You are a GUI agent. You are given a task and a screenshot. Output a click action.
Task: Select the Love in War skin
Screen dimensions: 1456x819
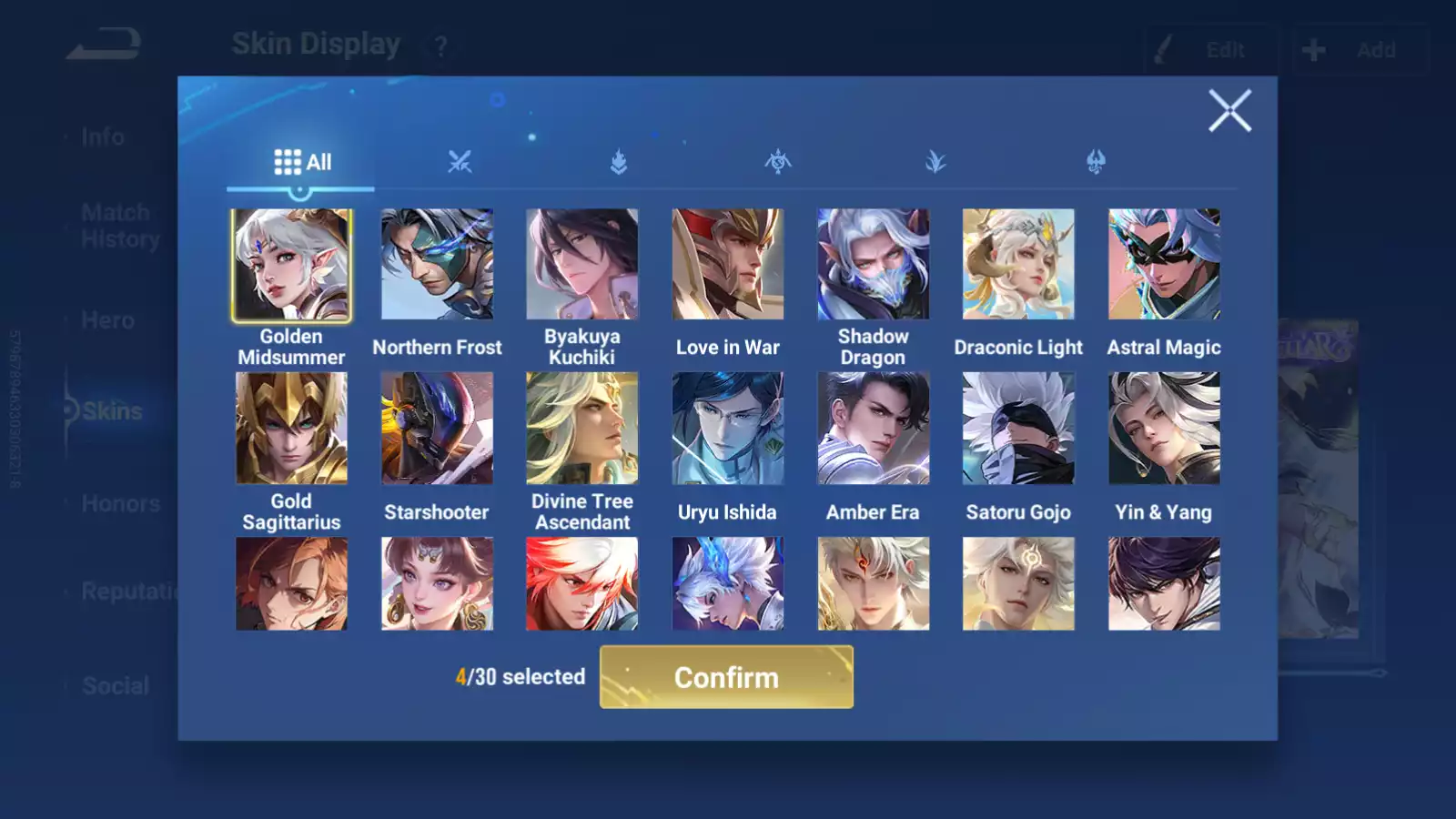(728, 265)
